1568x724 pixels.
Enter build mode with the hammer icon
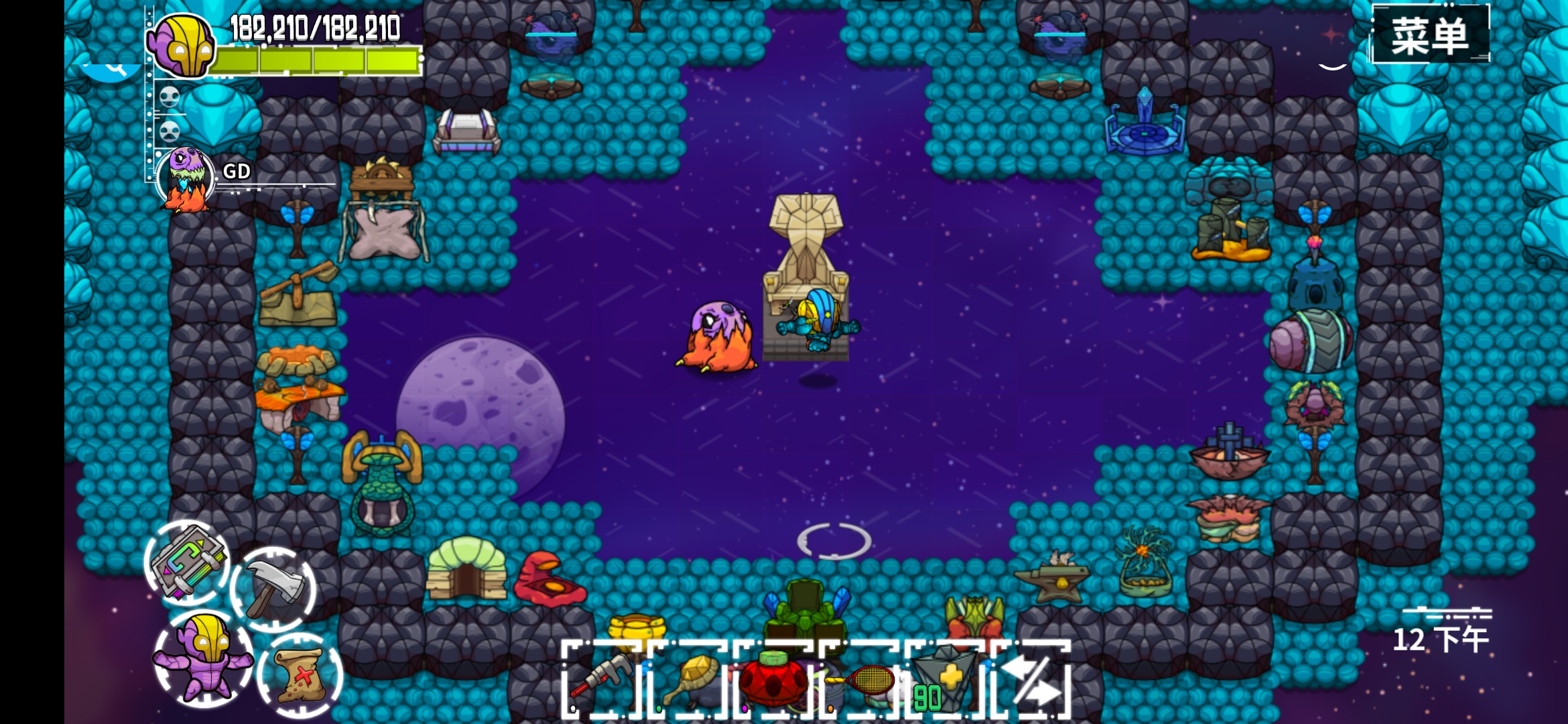[x=273, y=589]
